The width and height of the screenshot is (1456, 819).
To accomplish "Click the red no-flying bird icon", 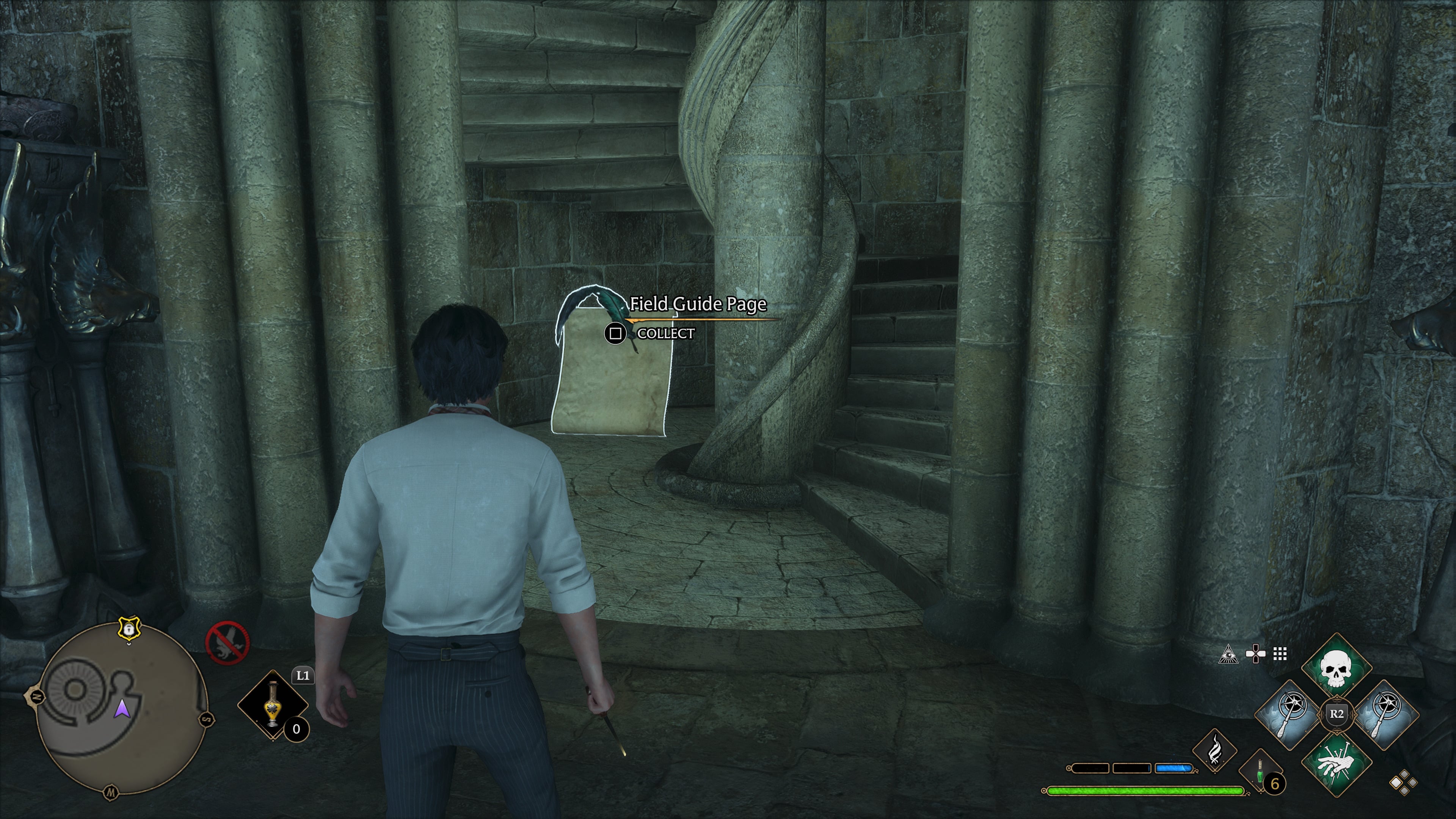I will click(227, 643).
